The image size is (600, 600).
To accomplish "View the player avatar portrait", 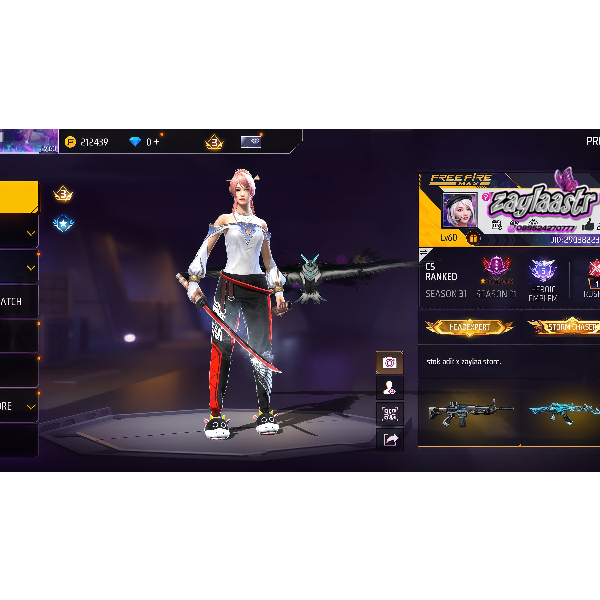I will (460, 211).
